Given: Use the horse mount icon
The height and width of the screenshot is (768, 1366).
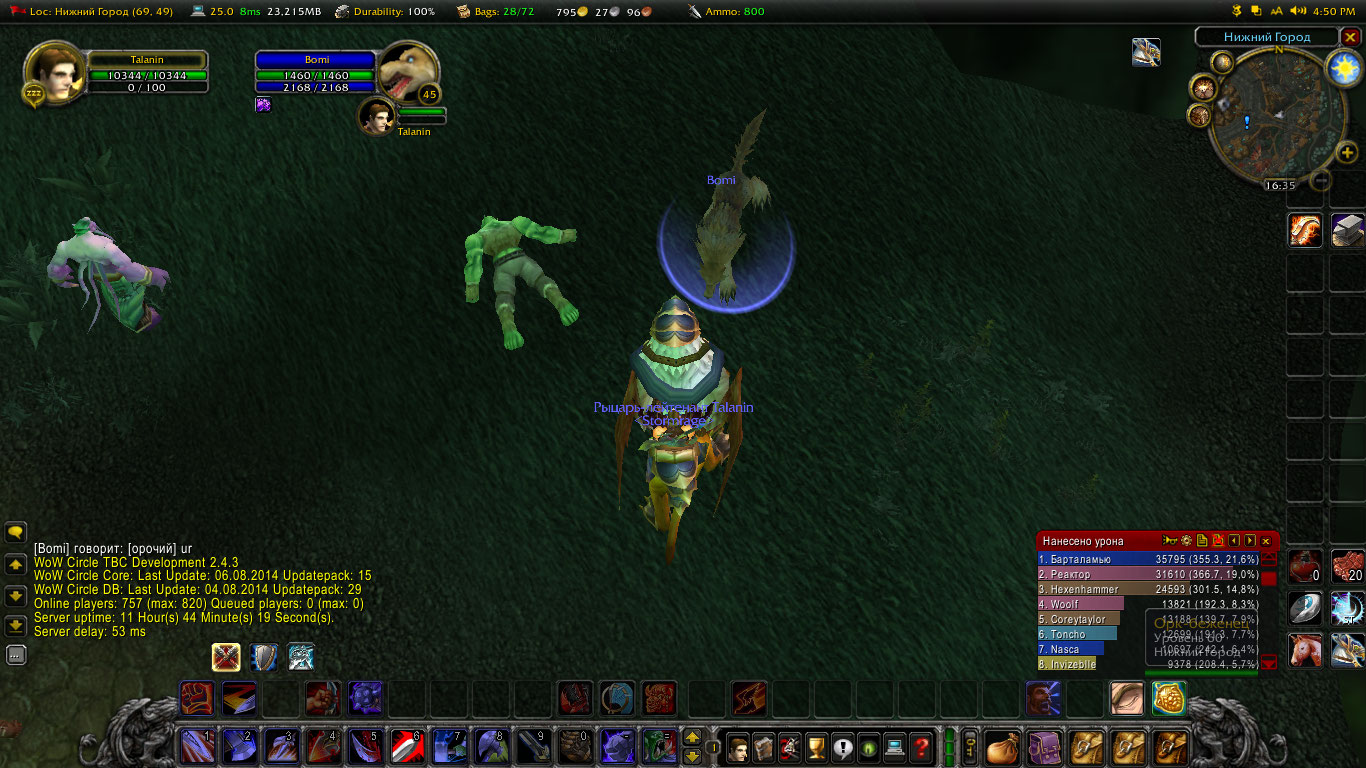Looking at the screenshot, I should 1306,650.
